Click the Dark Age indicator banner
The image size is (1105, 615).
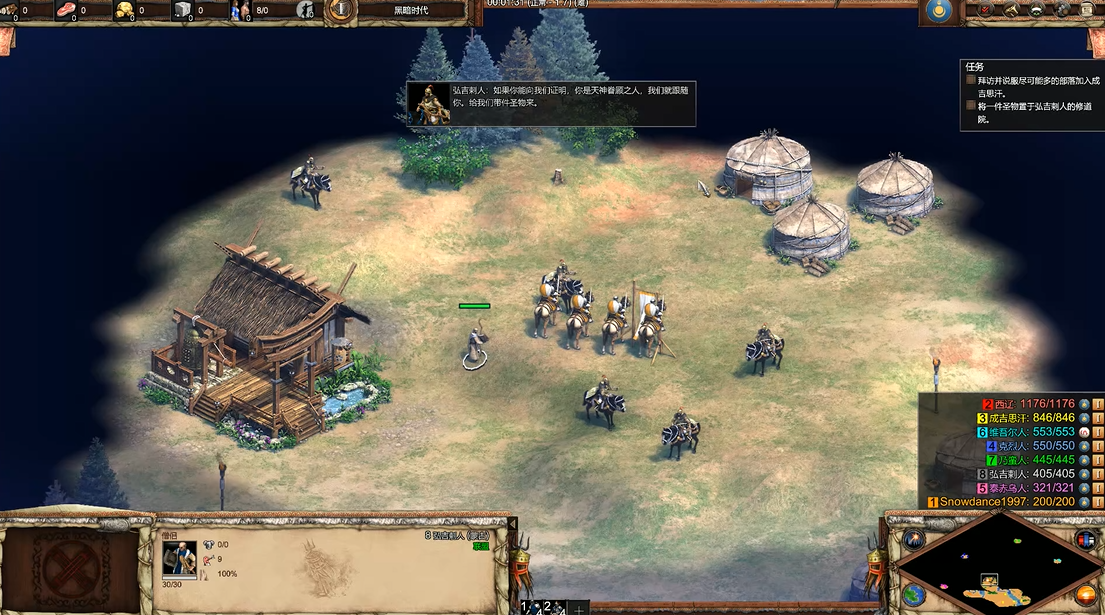click(410, 10)
